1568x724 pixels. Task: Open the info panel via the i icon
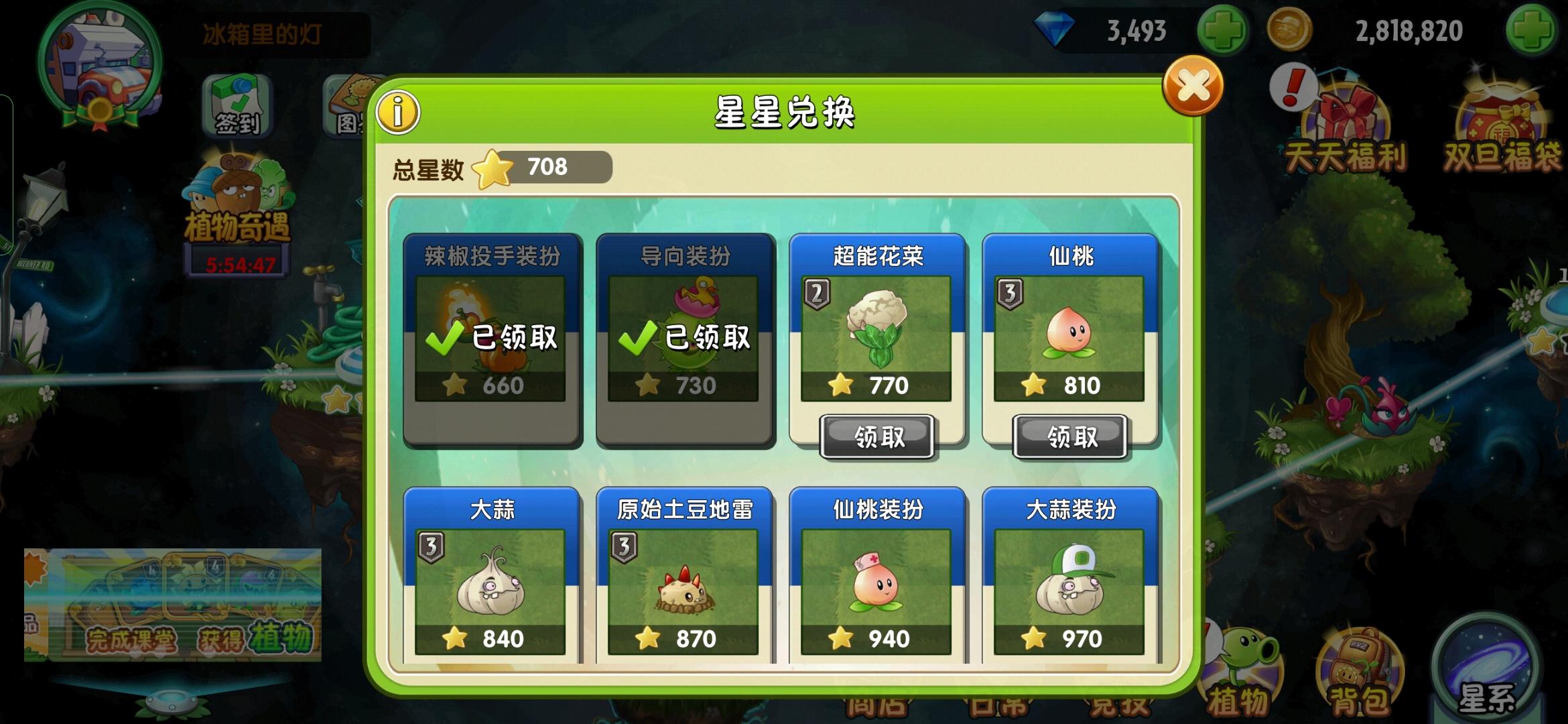point(397,111)
